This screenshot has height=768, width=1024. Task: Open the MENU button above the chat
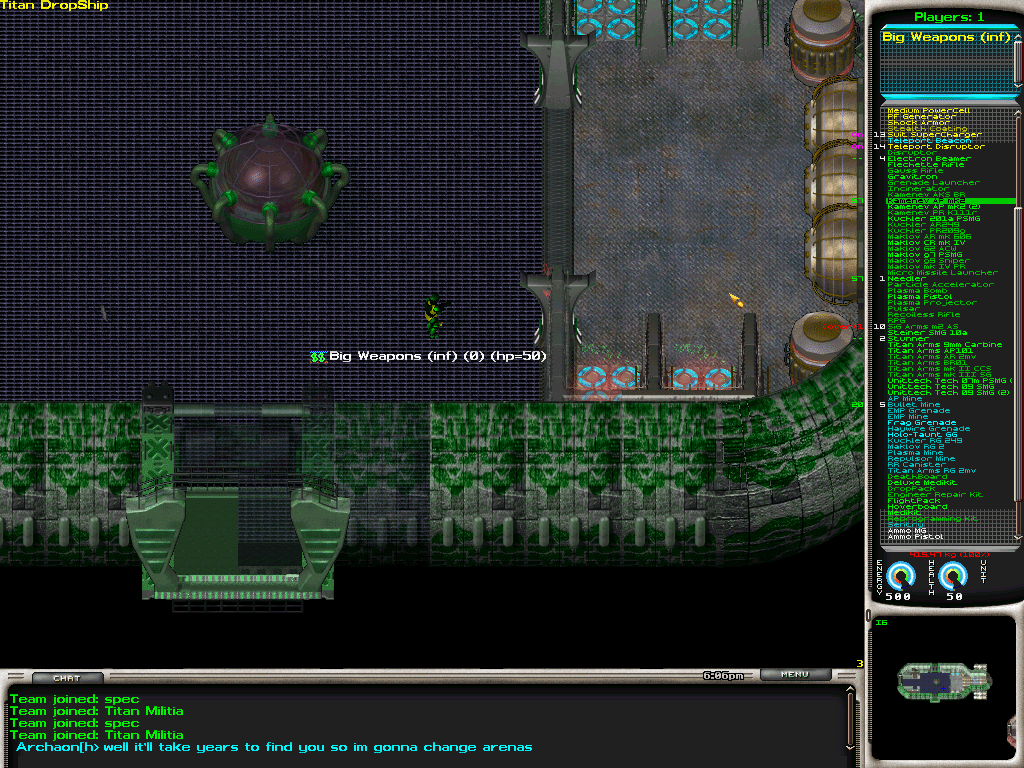click(794, 675)
